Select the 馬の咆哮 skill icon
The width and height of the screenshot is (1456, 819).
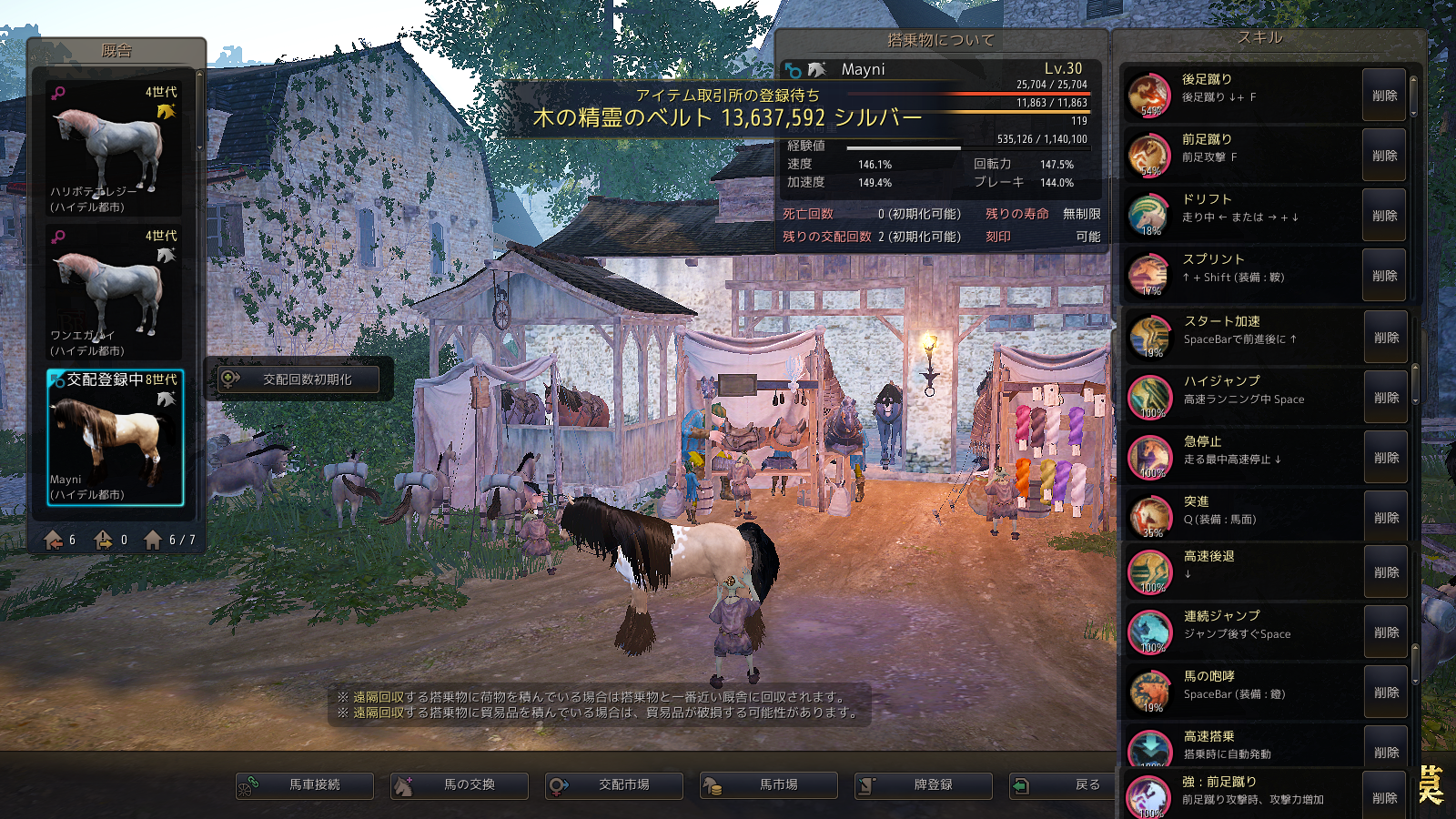[x=1150, y=691]
